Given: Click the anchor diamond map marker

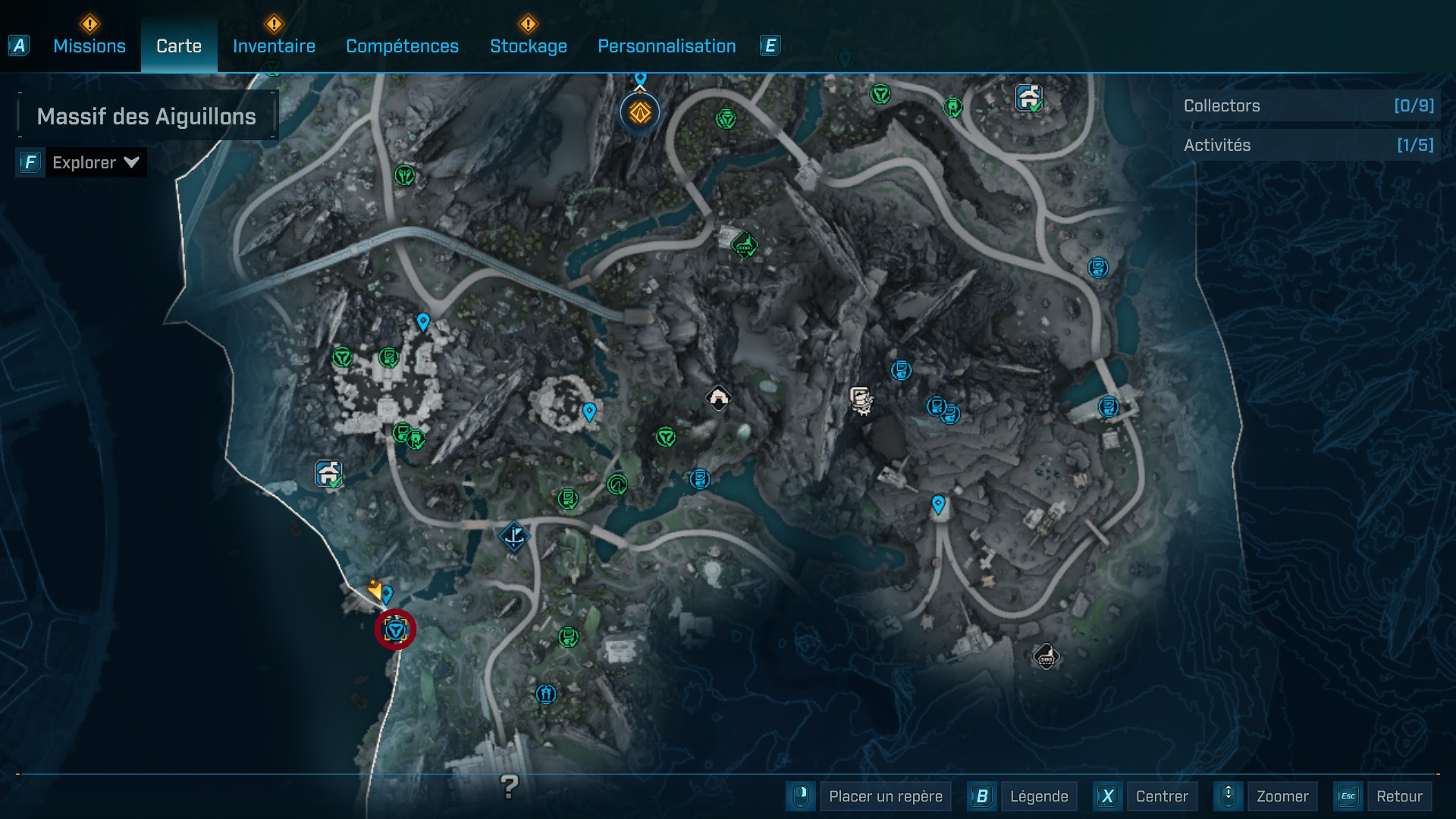Looking at the screenshot, I should (514, 536).
